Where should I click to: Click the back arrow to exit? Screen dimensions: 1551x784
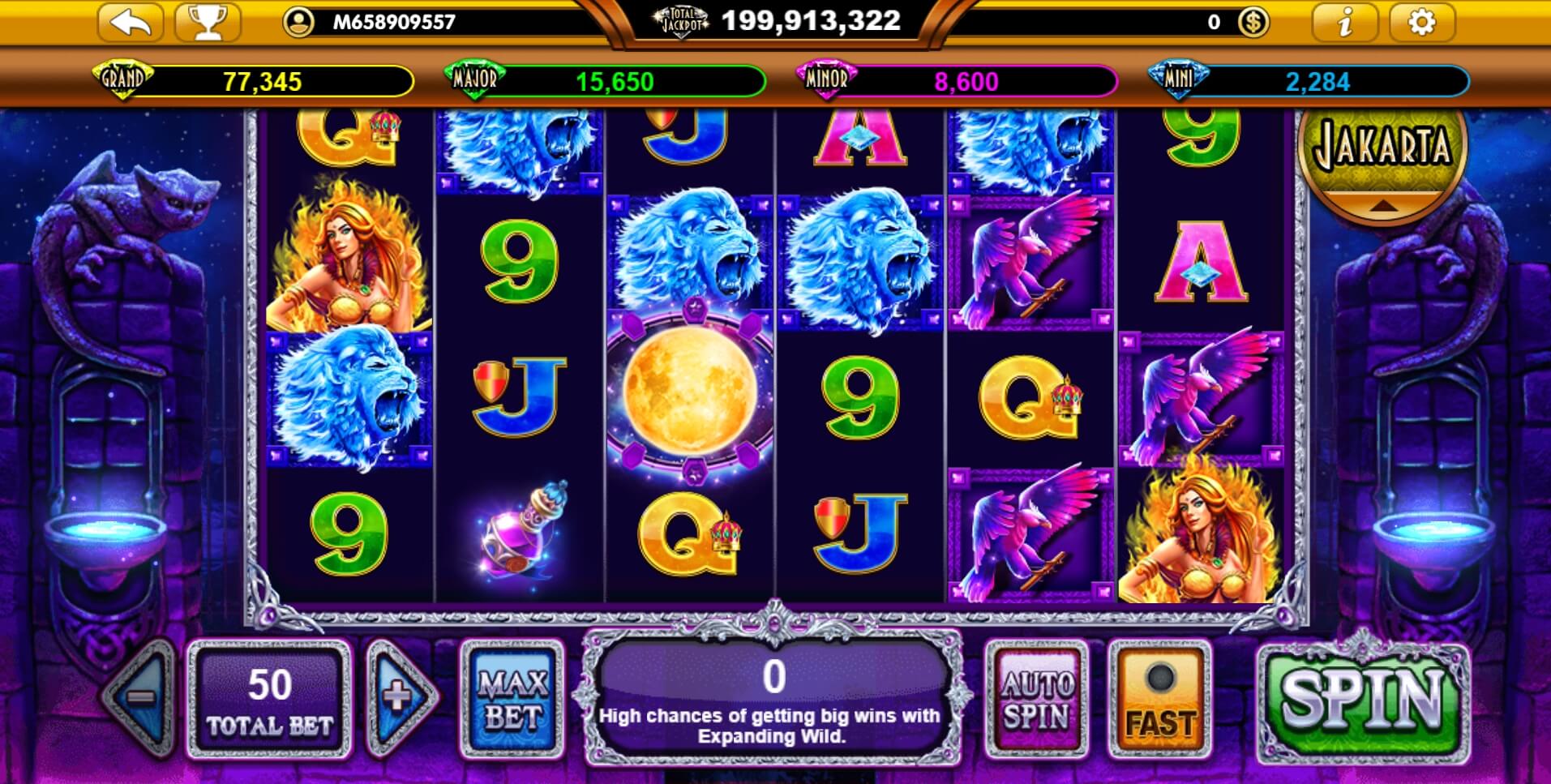point(130,22)
